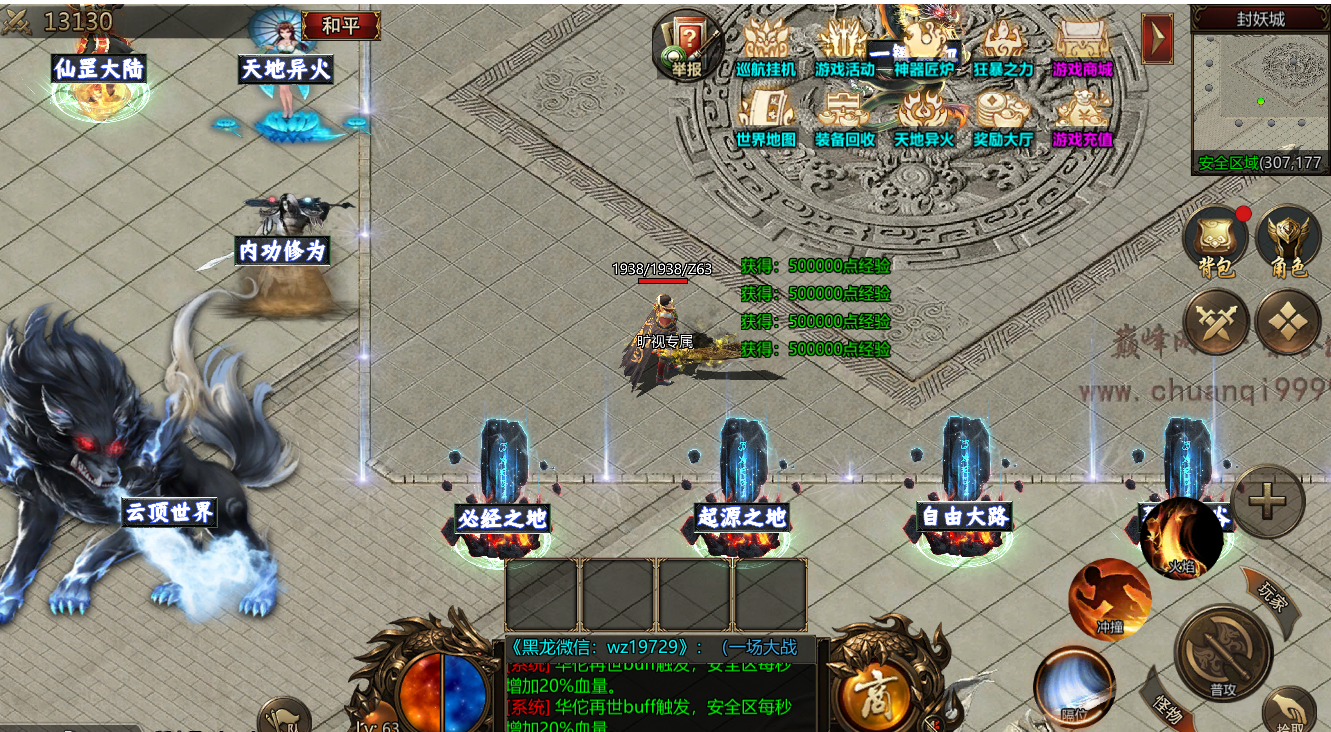Click the 封妖城 minimap
Viewport: 1331px width, 732px height.
coord(1260,92)
